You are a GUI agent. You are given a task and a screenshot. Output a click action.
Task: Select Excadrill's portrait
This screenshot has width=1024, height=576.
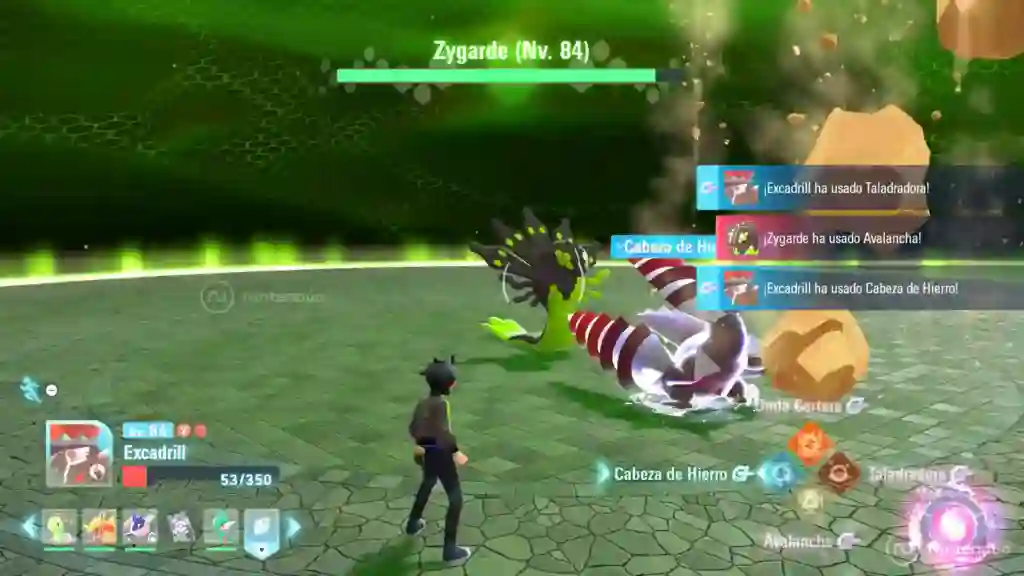click(x=79, y=453)
